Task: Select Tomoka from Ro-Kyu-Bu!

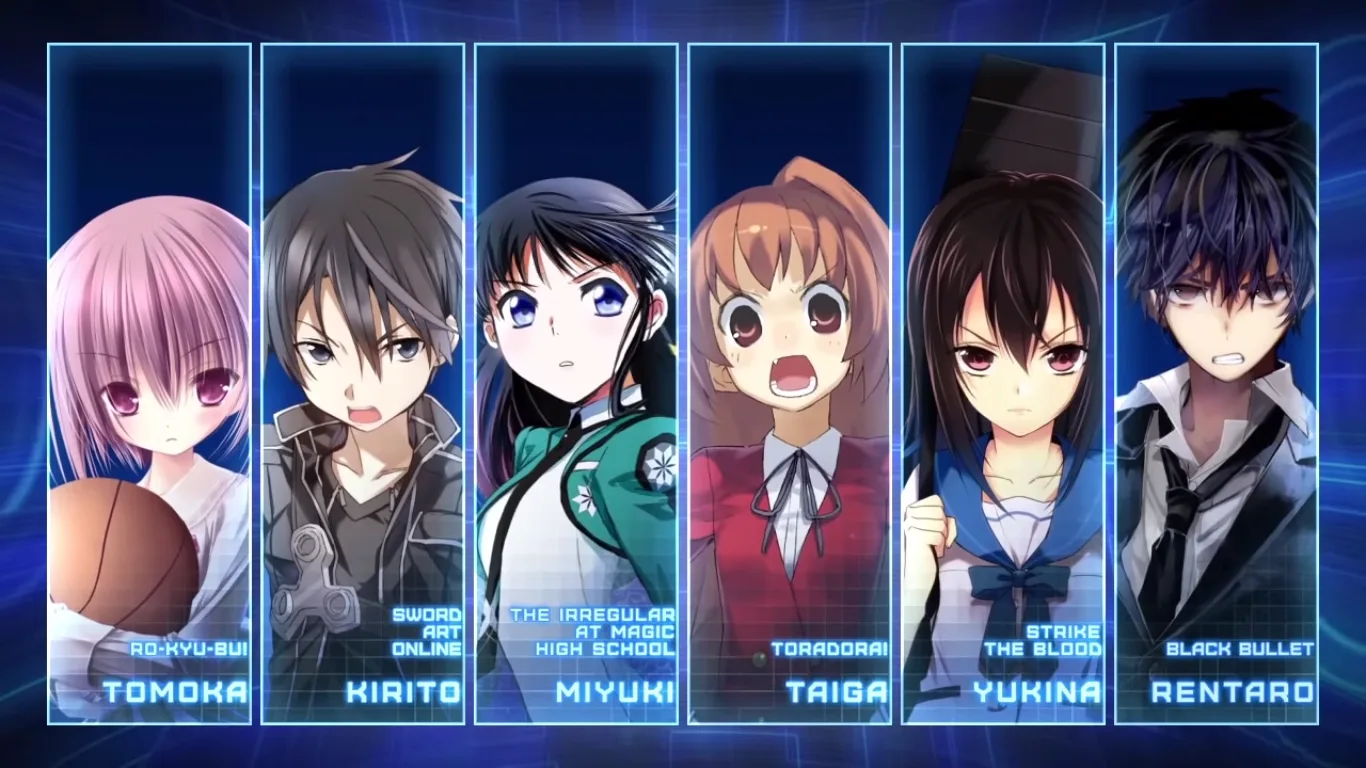Action: pos(149,384)
